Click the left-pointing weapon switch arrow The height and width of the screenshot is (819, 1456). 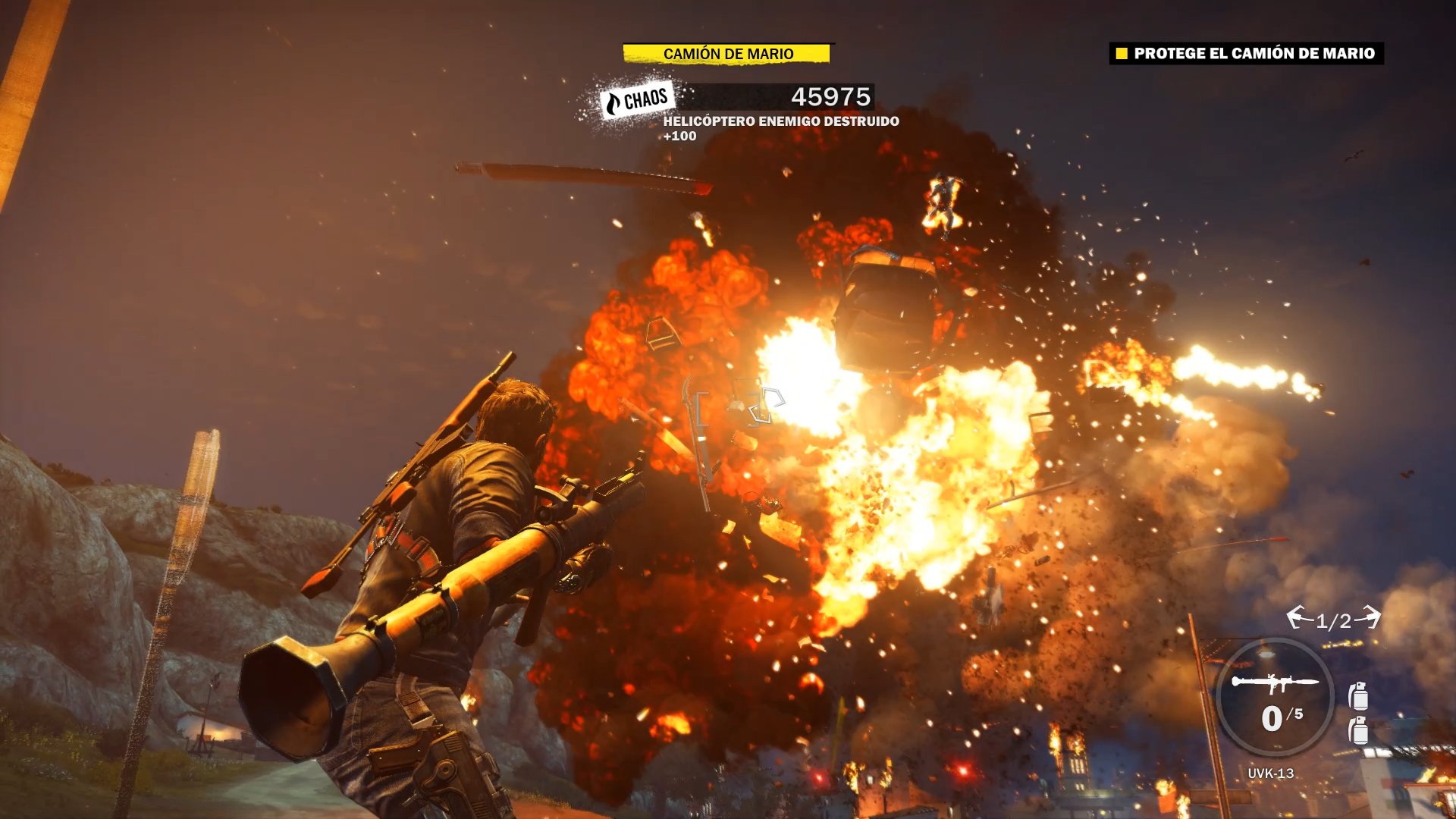coord(1298,617)
